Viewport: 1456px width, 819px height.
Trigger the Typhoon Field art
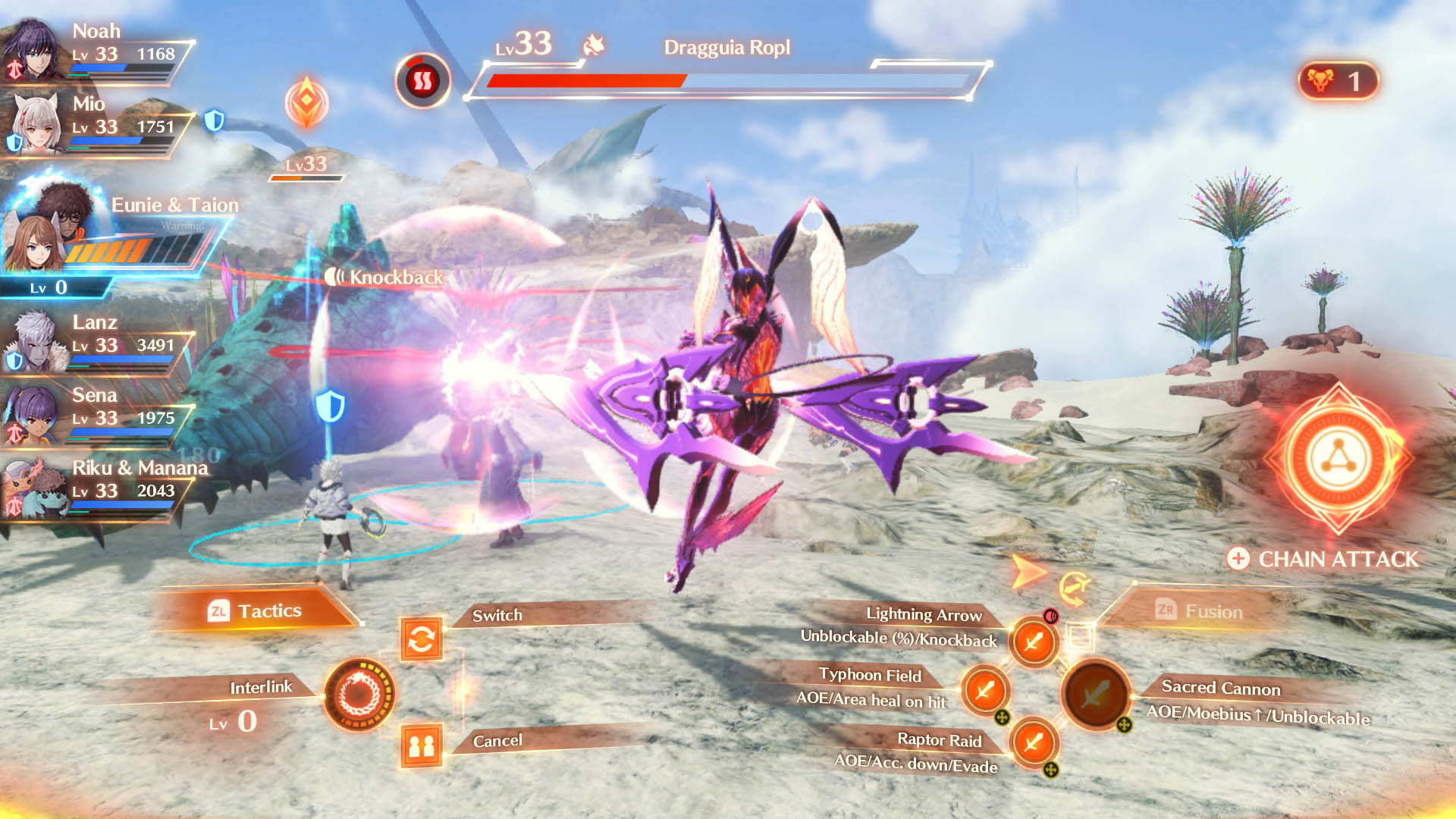click(x=985, y=690)
